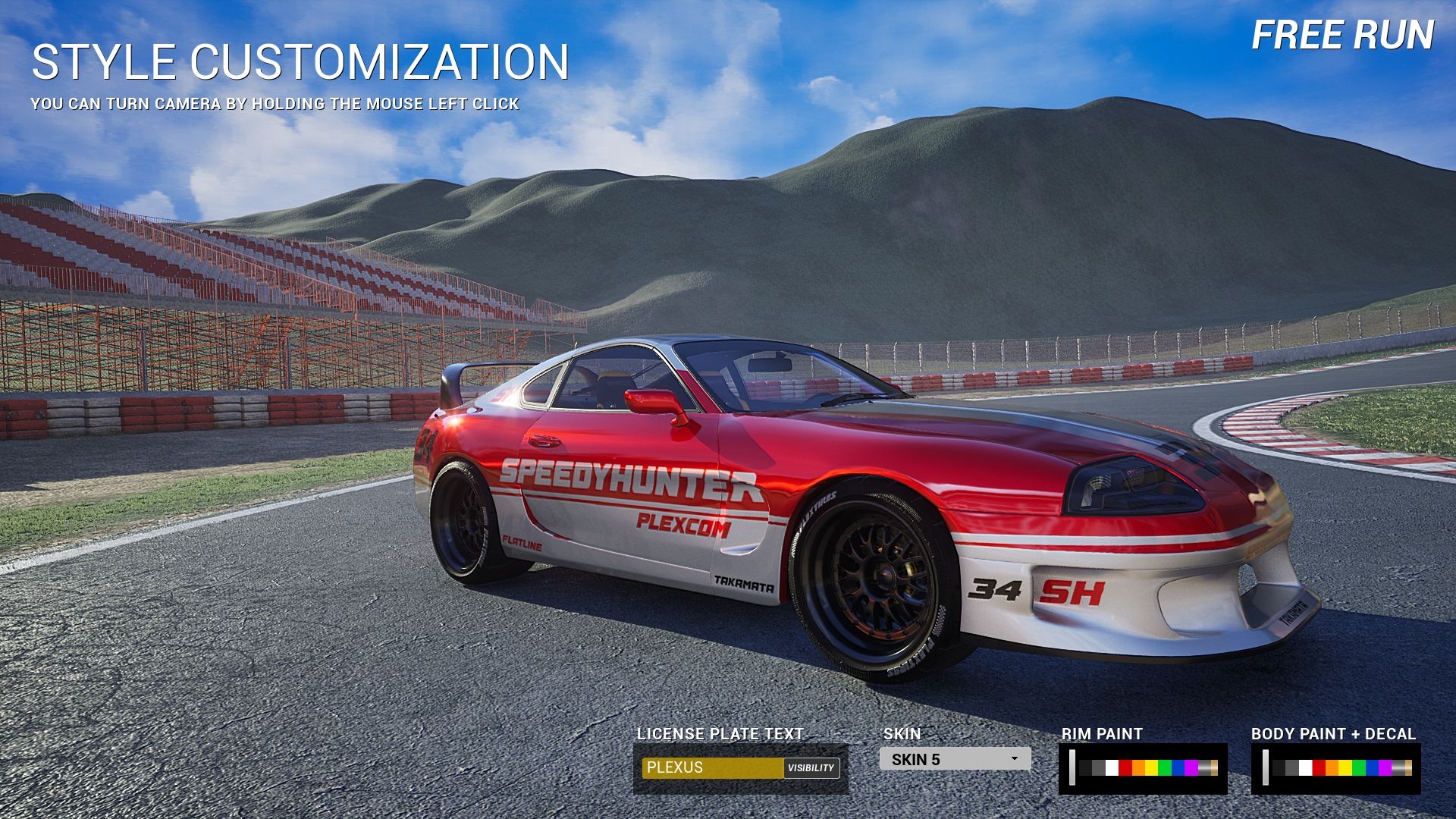Click the Rim Paint vertical slider handle
Image resolution: width=1456 pixels, height=819 pixels.
click(x=1072, y=767)
